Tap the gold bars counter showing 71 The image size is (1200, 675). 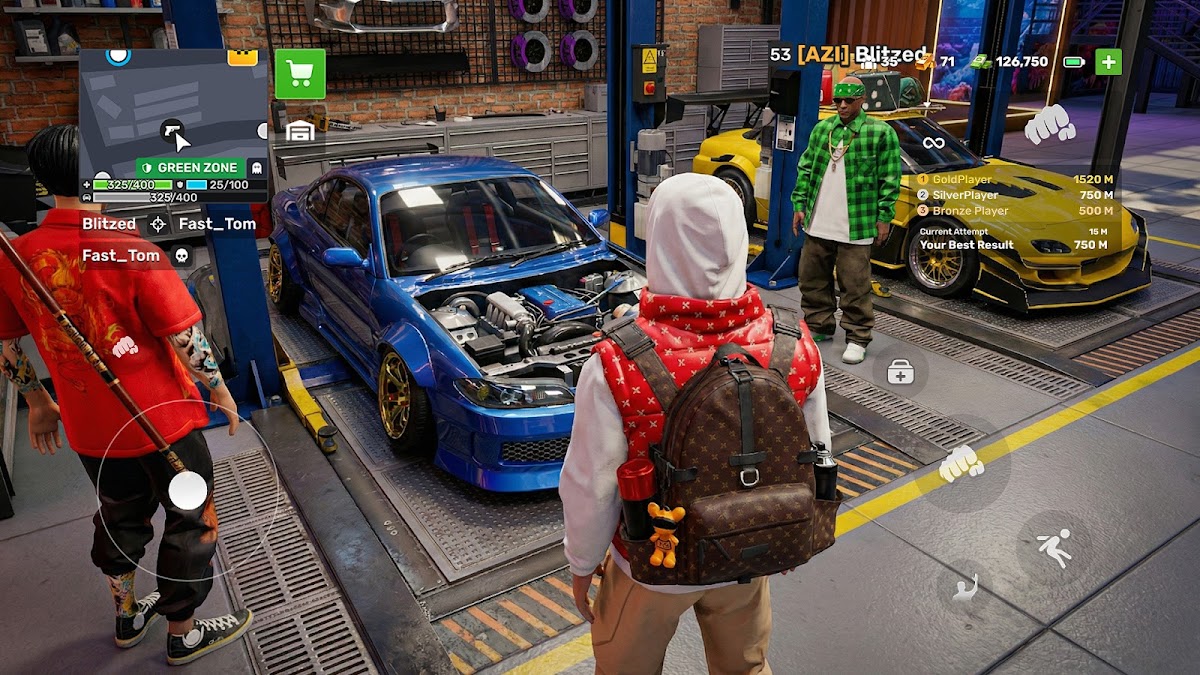937,62
